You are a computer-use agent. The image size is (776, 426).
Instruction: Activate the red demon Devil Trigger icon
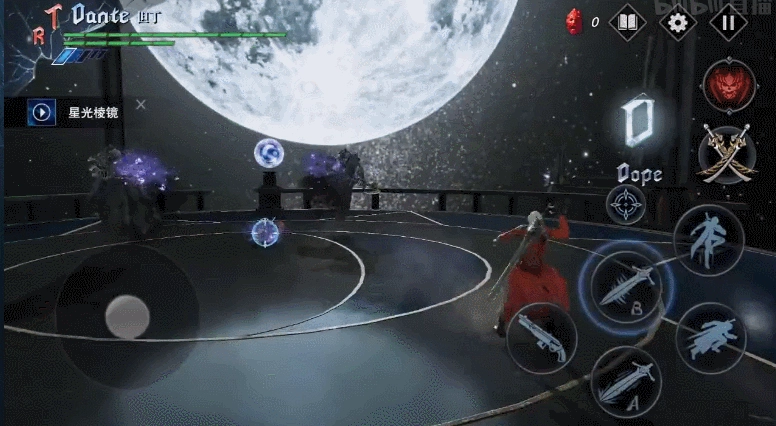click(x=729, y=86)
